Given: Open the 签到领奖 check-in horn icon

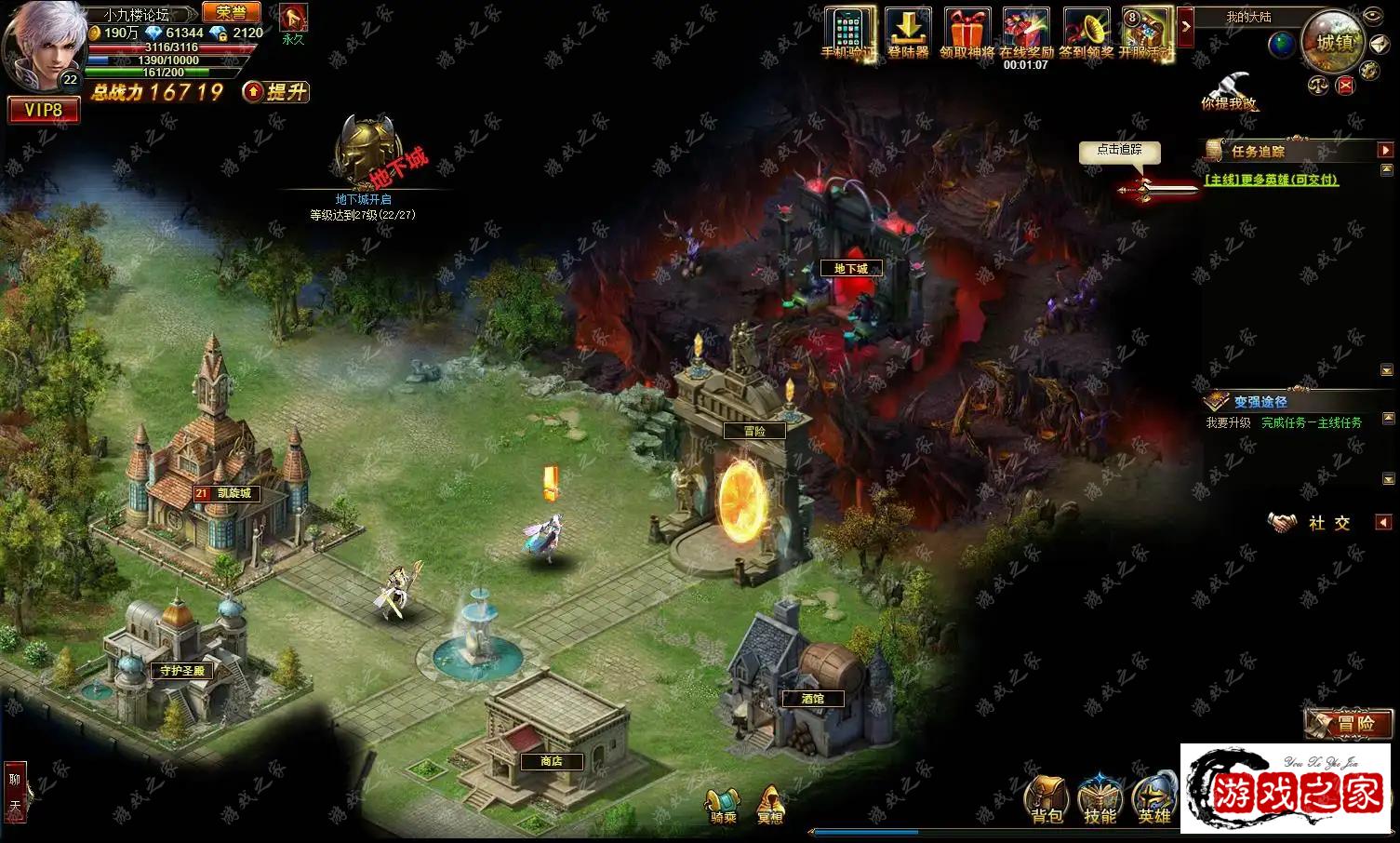Looking at the screenshot, I should tap(1086, 33).
